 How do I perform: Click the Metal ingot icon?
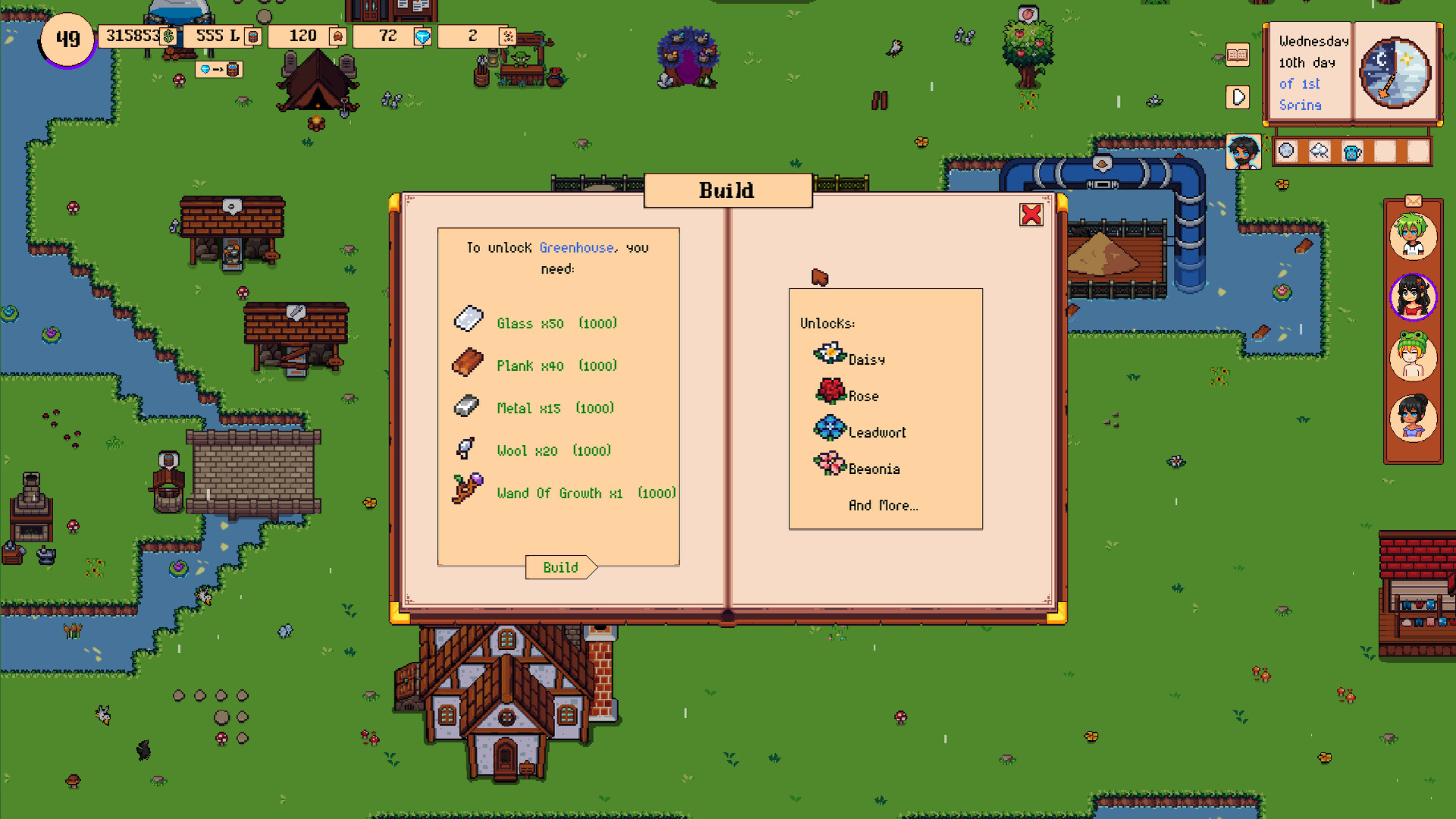click(466, 404)
